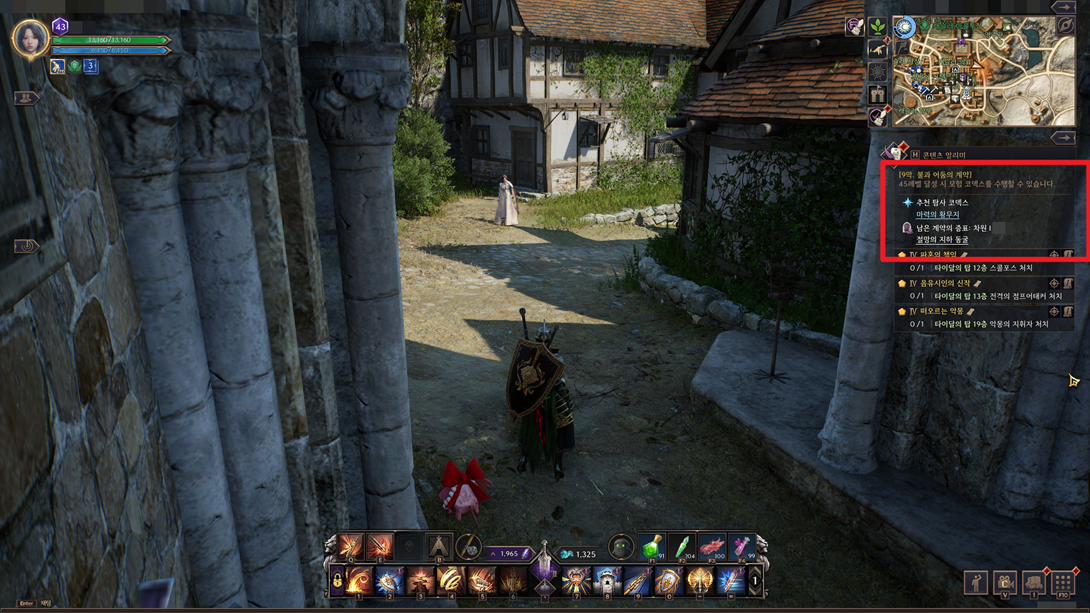The height and width of the screenshot is (613, 1090).
Task: Open the character portrait panel
Action: point(29,39)
